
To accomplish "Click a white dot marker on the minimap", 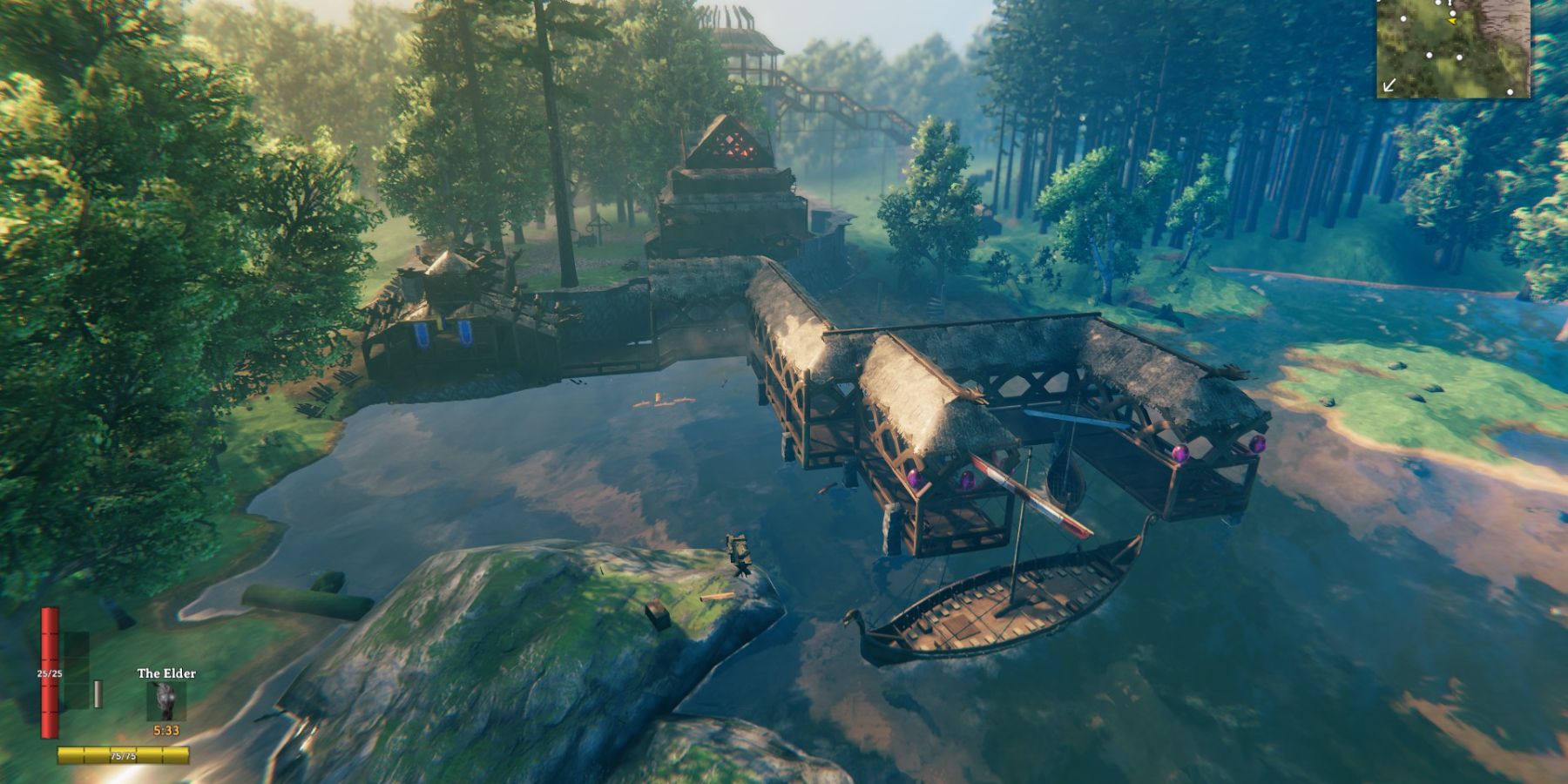I will click(x=1429, y=55).
